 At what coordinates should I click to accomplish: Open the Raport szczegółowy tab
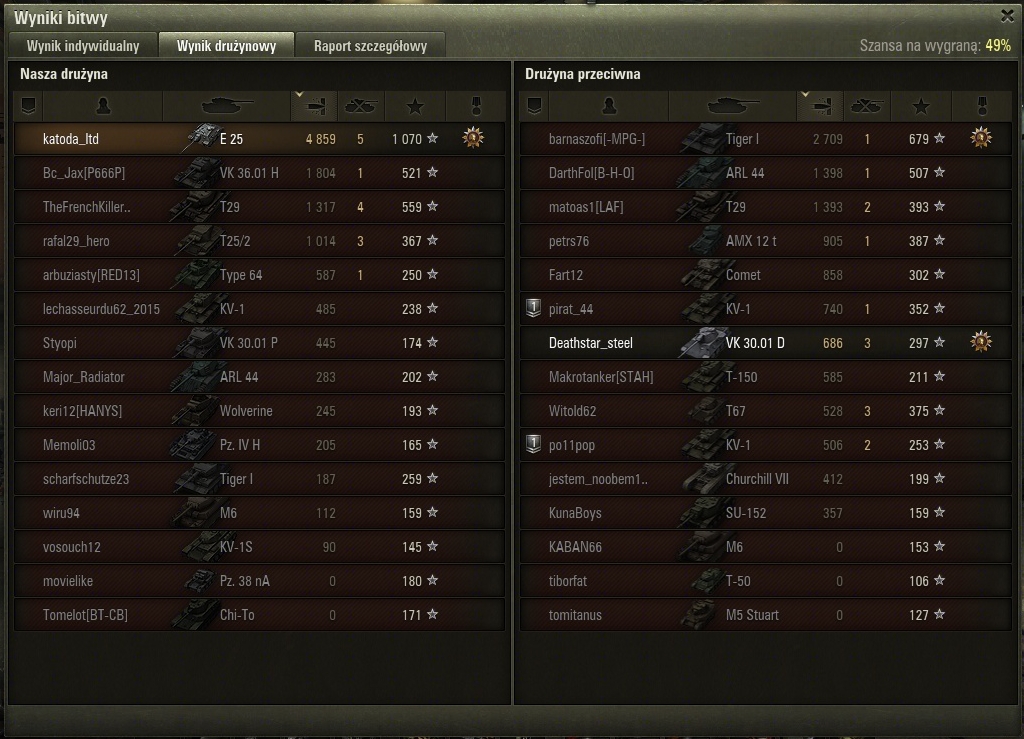click(370, 46)
